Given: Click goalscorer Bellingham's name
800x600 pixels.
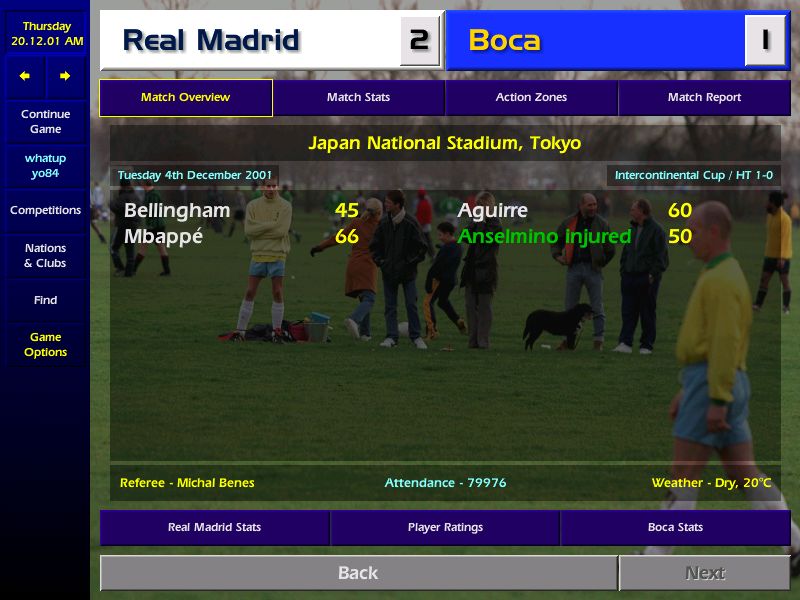Looking at the screenshot, I should click(177, 211).
